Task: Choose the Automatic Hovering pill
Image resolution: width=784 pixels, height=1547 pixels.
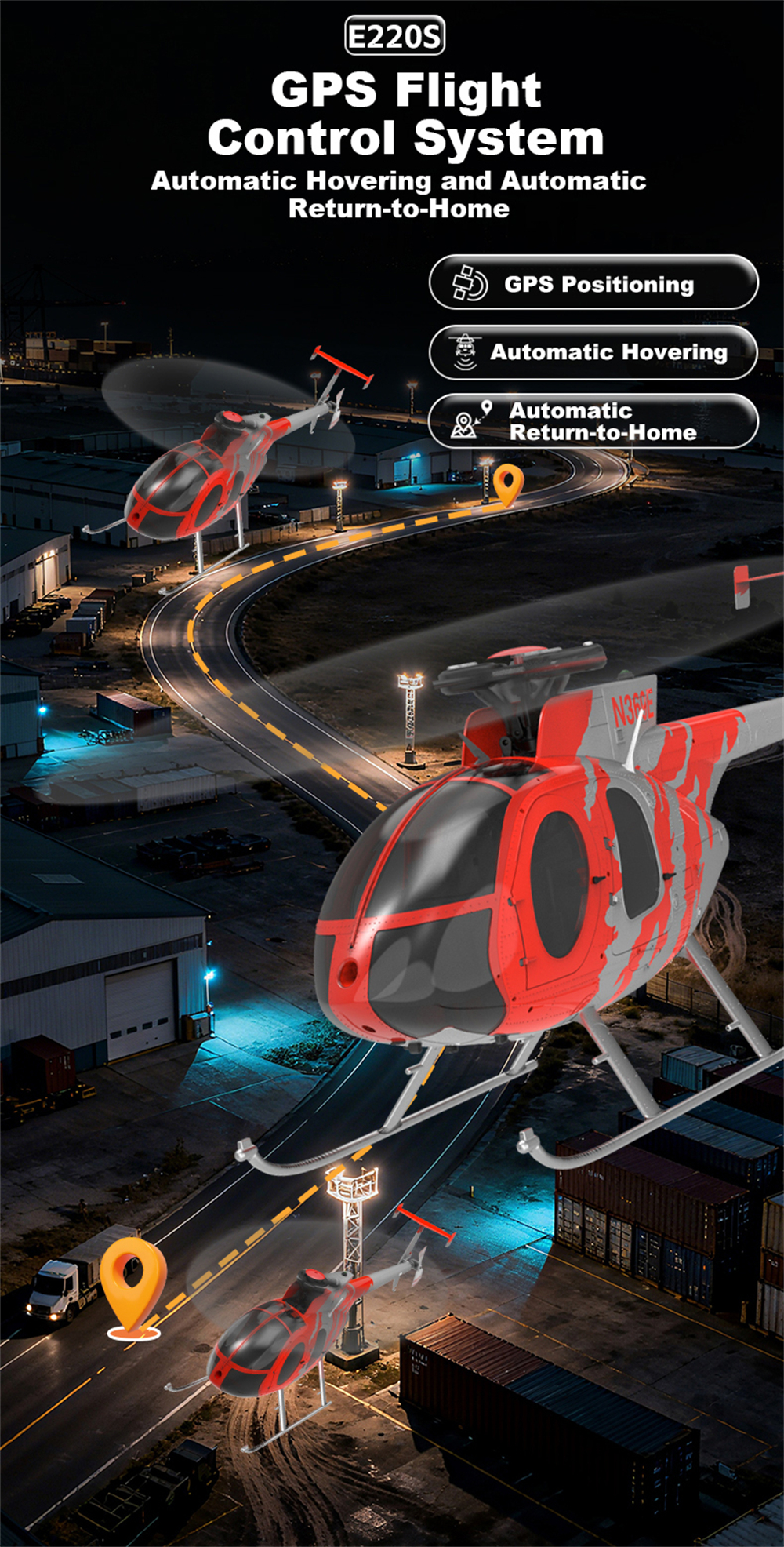Action: [593, 352]
